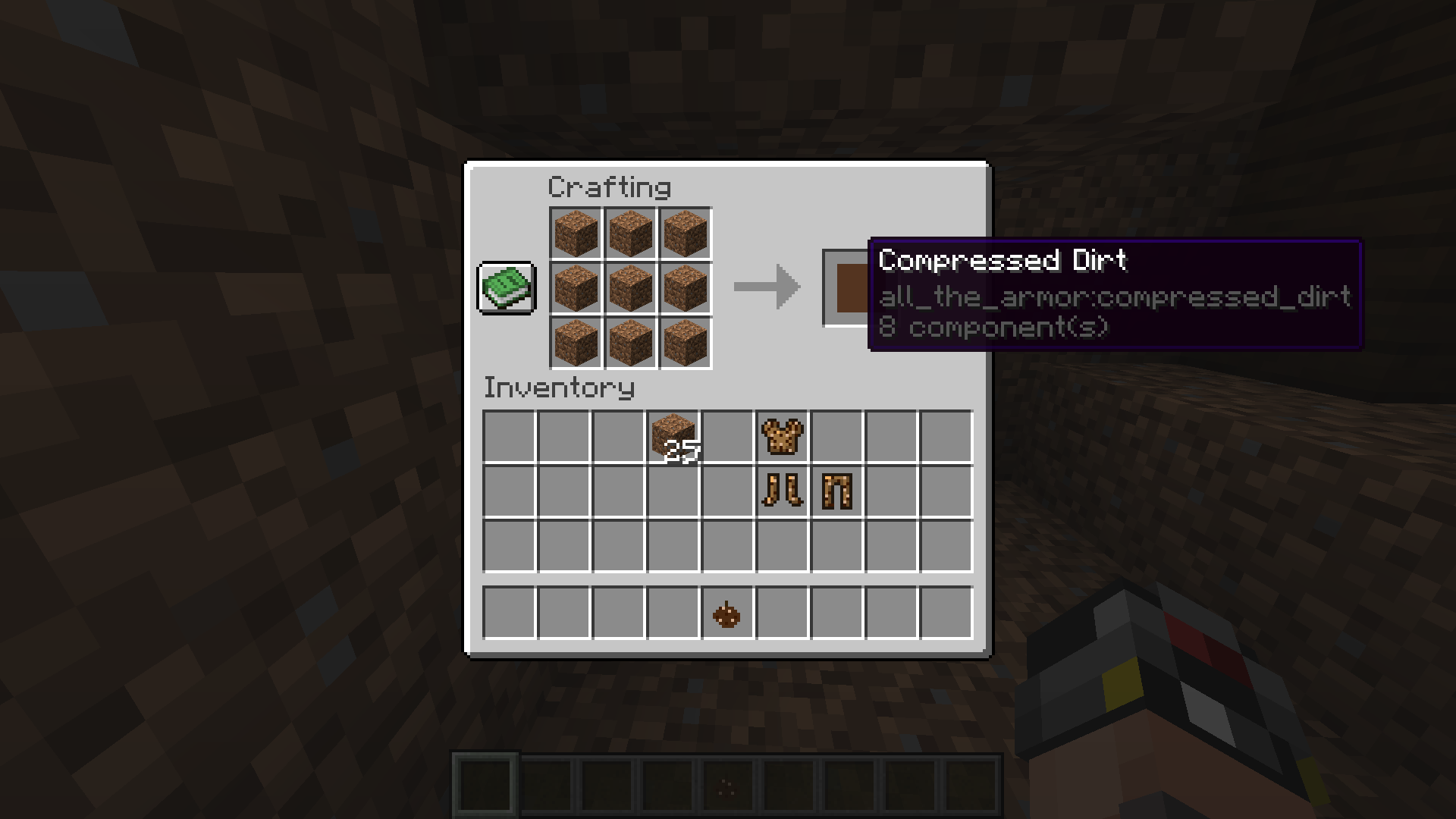Select the dirt block in the top-left crafting slot
The height and width of the screenshot is (819, 1456).
tap(576, 234)
